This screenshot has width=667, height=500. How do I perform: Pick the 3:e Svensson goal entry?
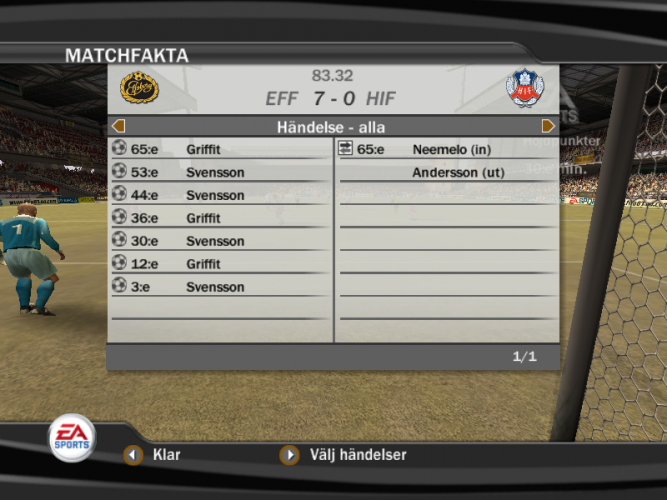tap(220, 287)
